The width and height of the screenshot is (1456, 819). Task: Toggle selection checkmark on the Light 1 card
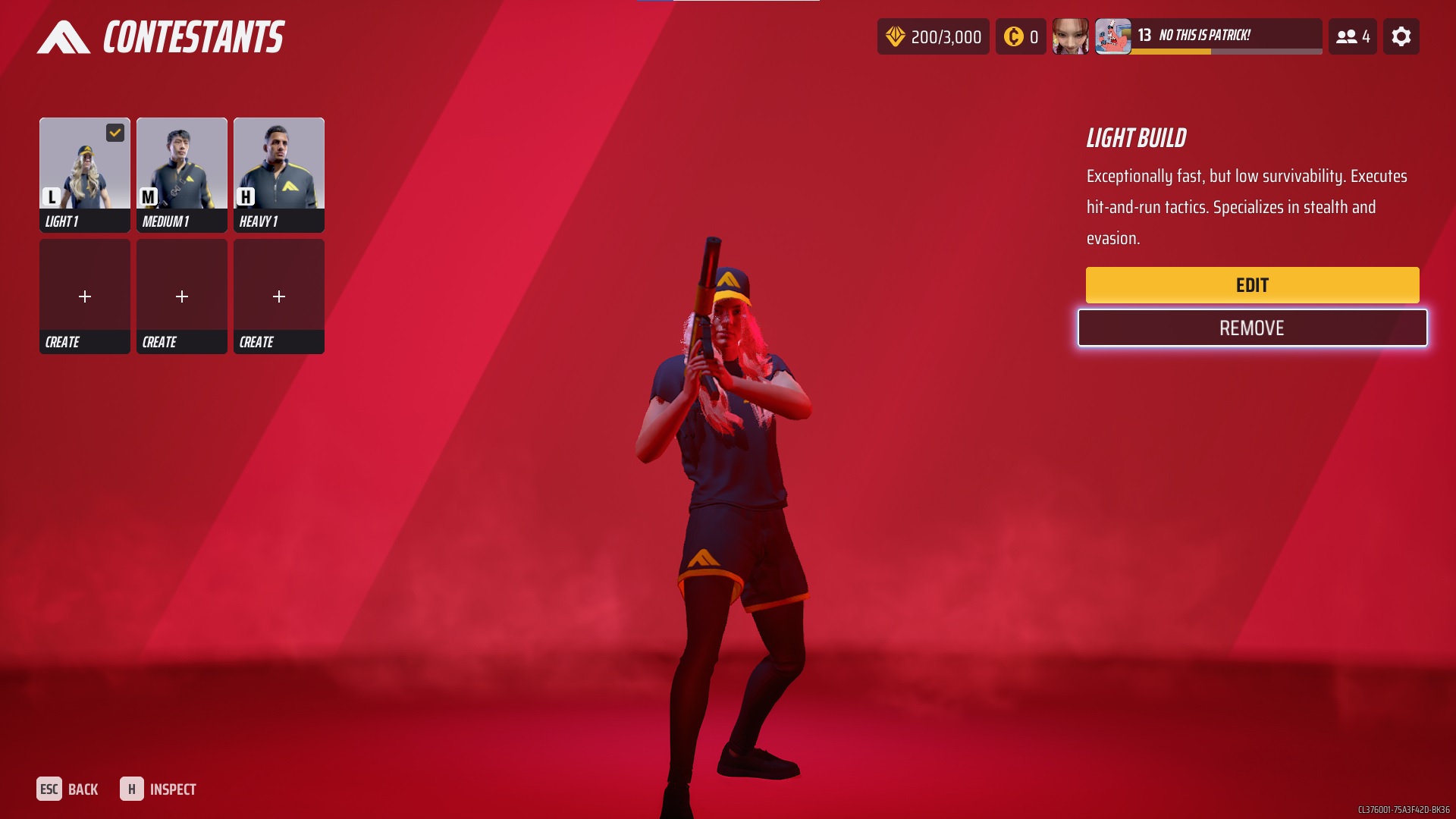(x=114, y=133)
